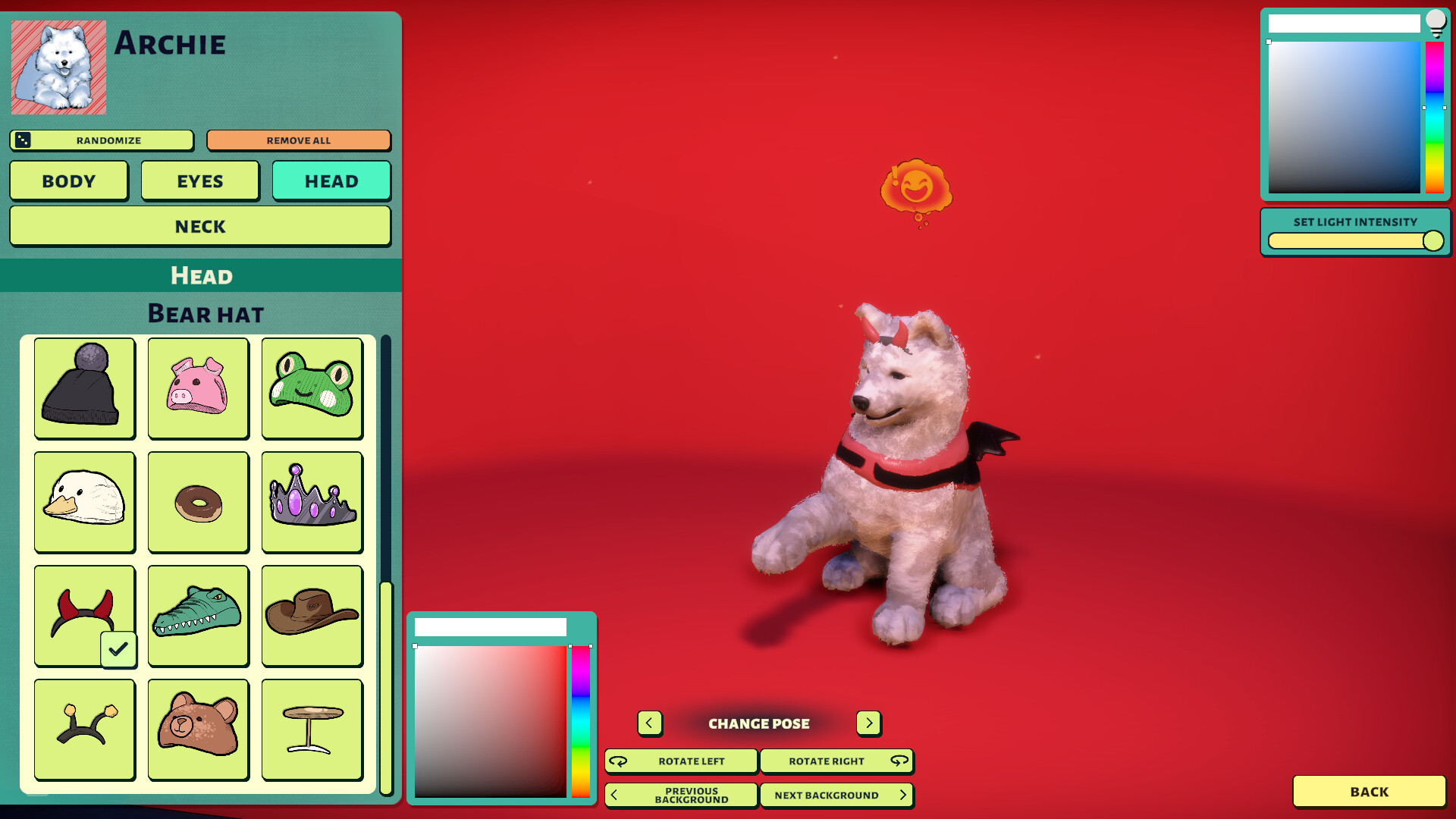
Task: Select the cowboy hat
Action: 312,616
